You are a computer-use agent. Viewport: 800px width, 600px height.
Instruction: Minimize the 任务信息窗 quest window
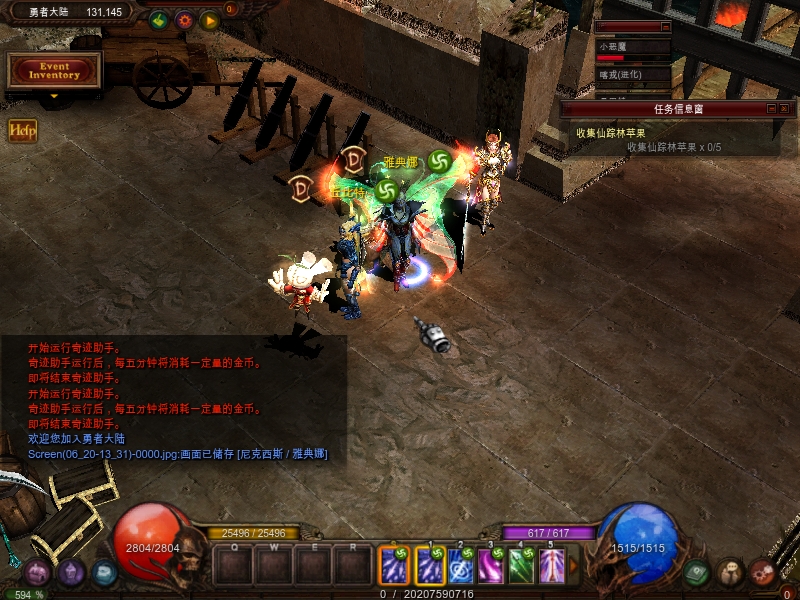[771, 108]
